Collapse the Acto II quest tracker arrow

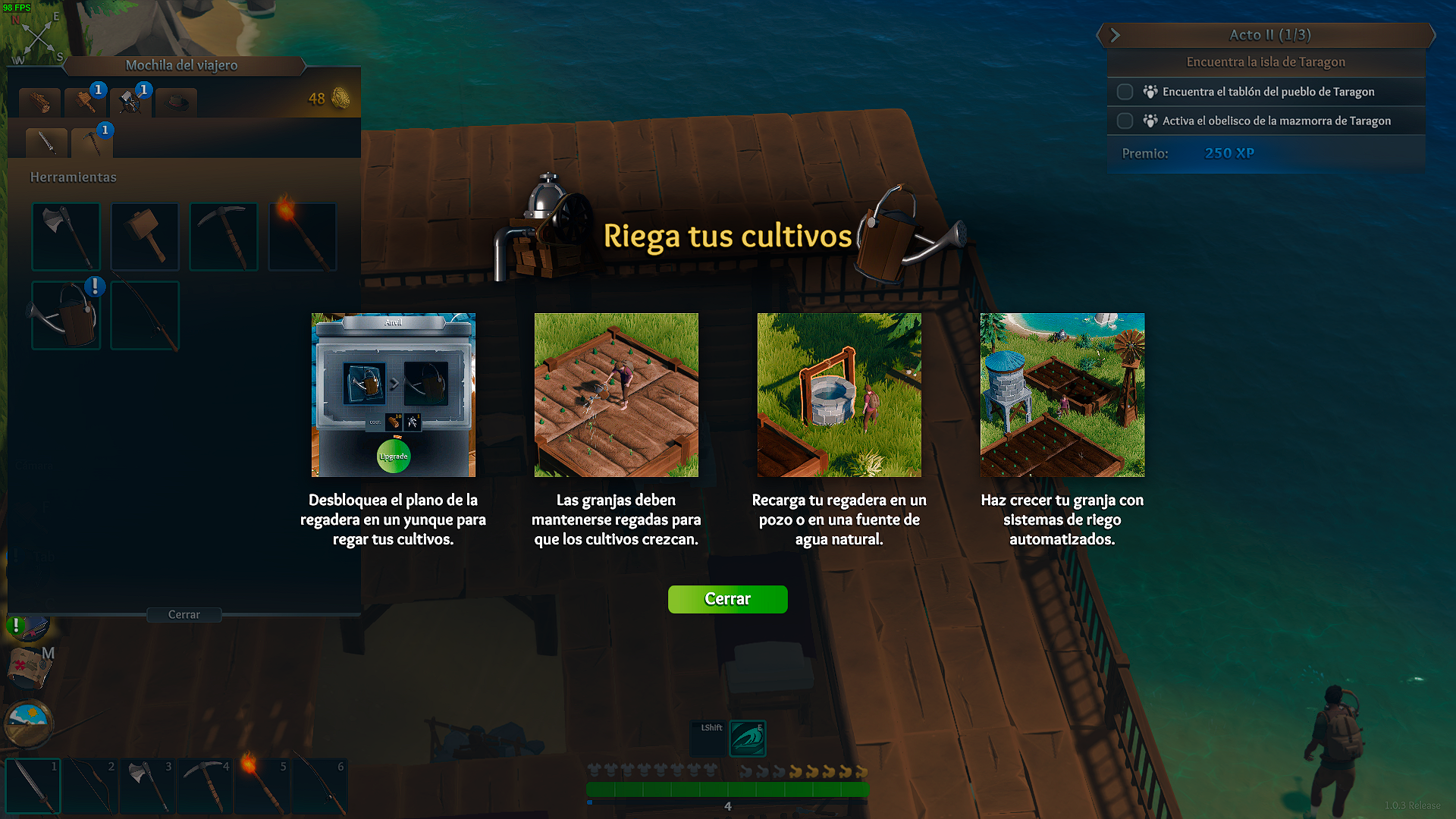(x=1115, y=35)
